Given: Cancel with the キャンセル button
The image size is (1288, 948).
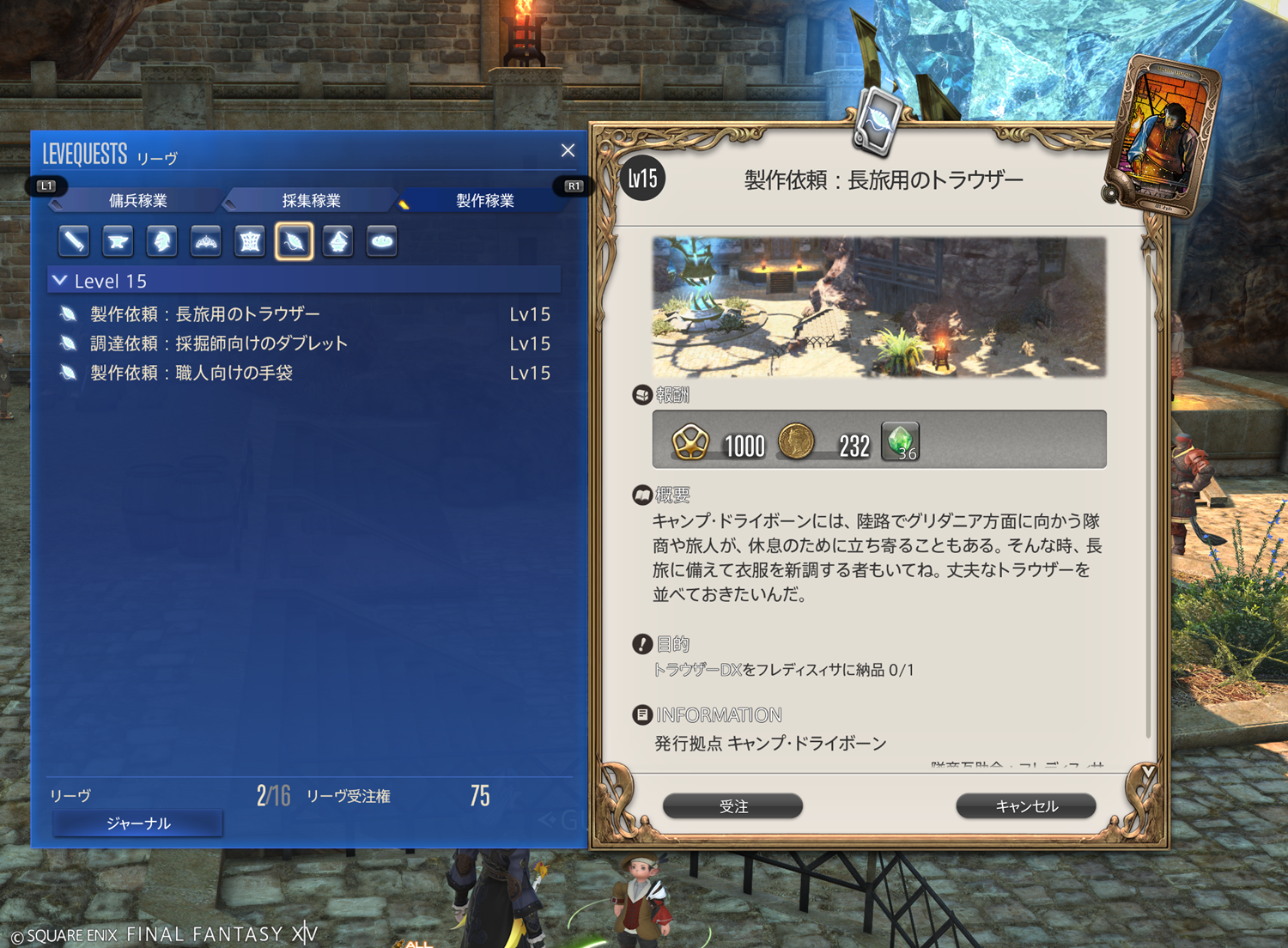Looking at the screenshot, I should (x=1026, y=806).
